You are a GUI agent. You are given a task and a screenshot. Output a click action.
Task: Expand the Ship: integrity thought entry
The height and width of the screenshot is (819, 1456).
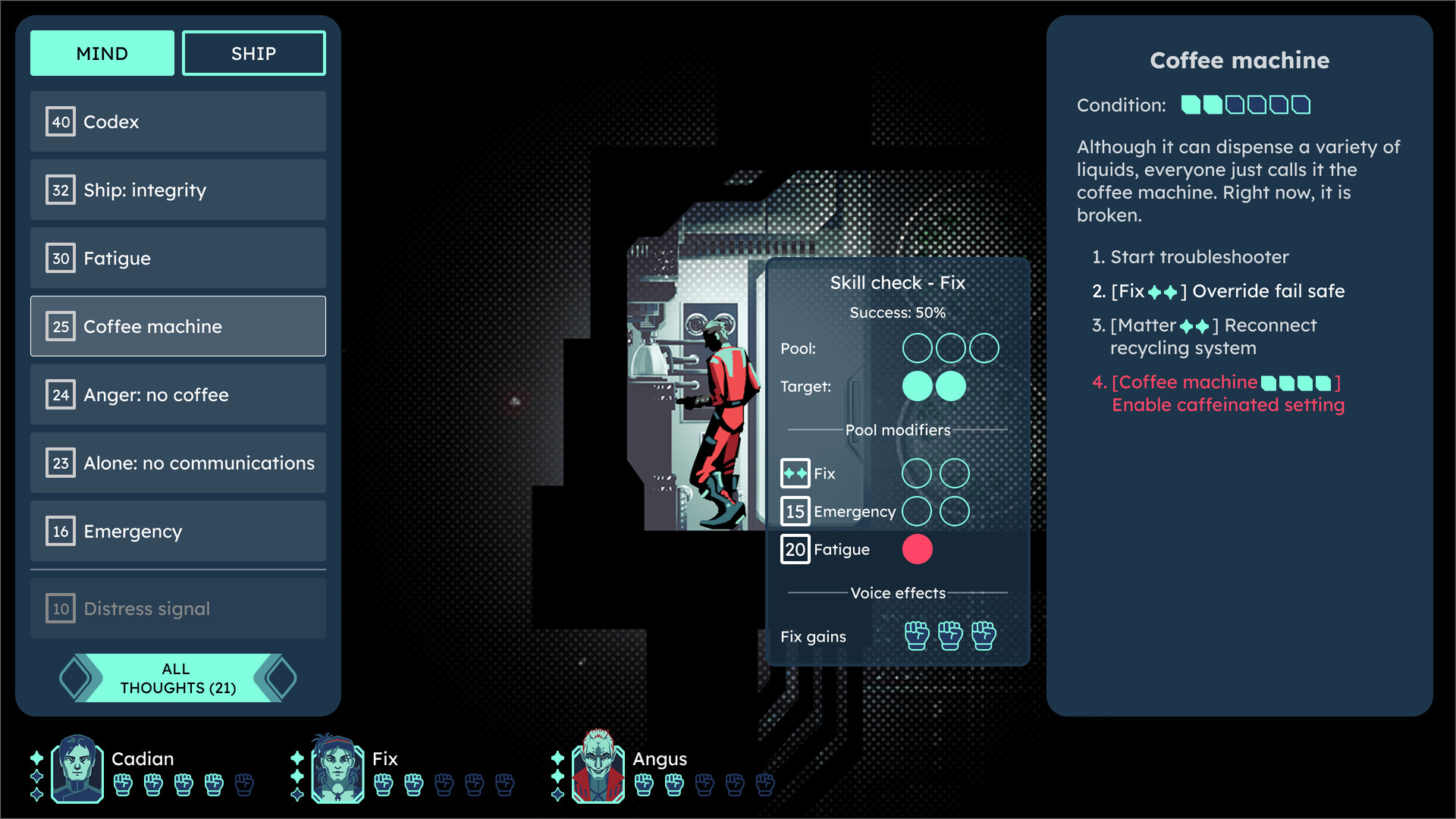pos(177,190)
